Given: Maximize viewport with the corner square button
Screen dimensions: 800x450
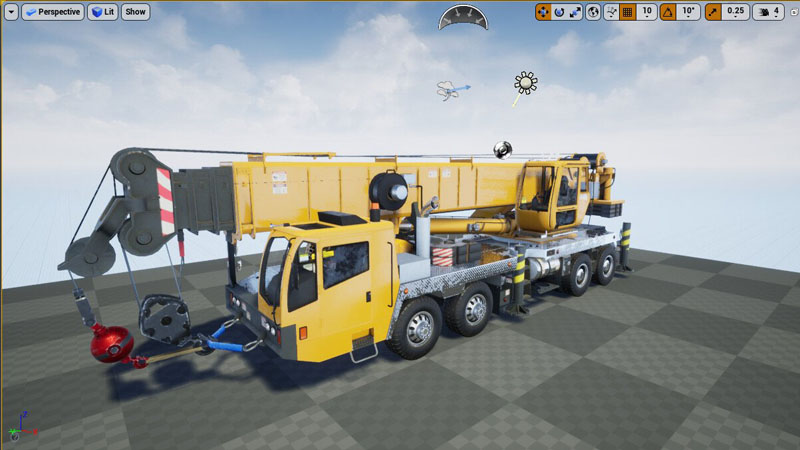Looking at the screenshot, I should click(x=791, y=12).
